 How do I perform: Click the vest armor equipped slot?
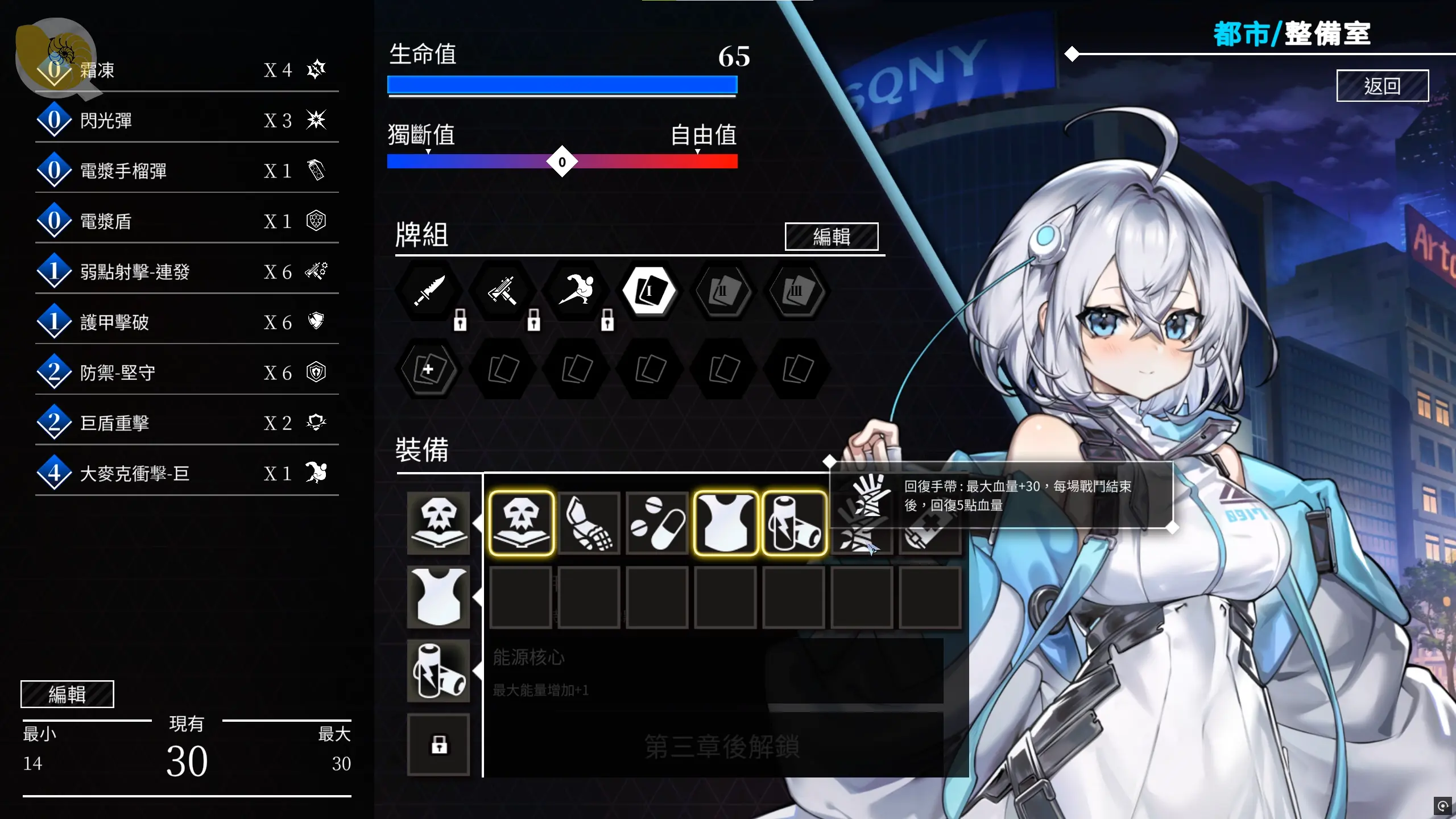coord(439,597)
